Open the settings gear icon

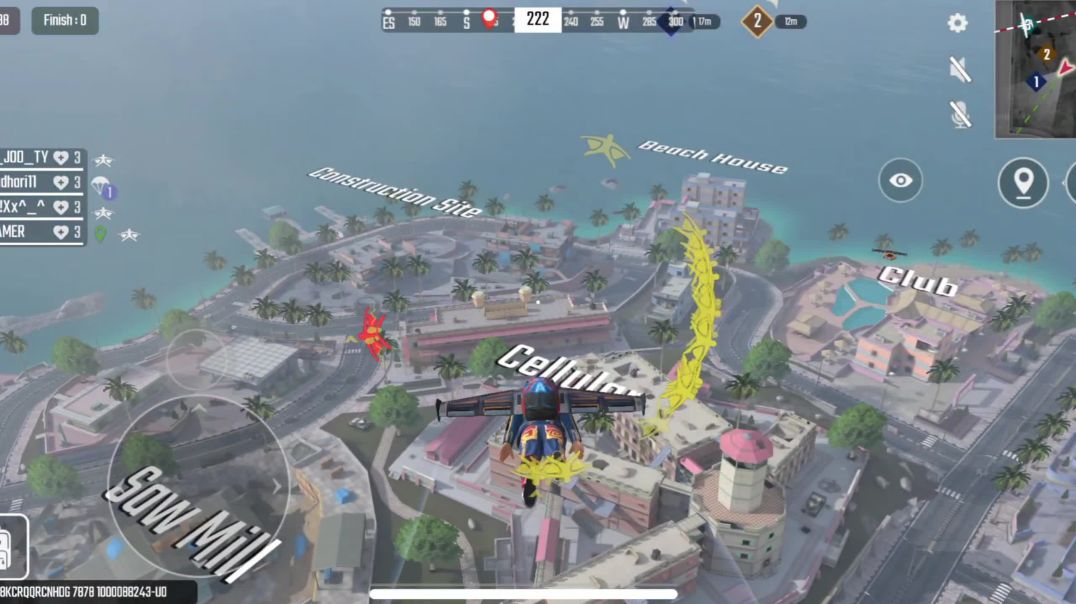pyautogui.click(x=958, y=23)
